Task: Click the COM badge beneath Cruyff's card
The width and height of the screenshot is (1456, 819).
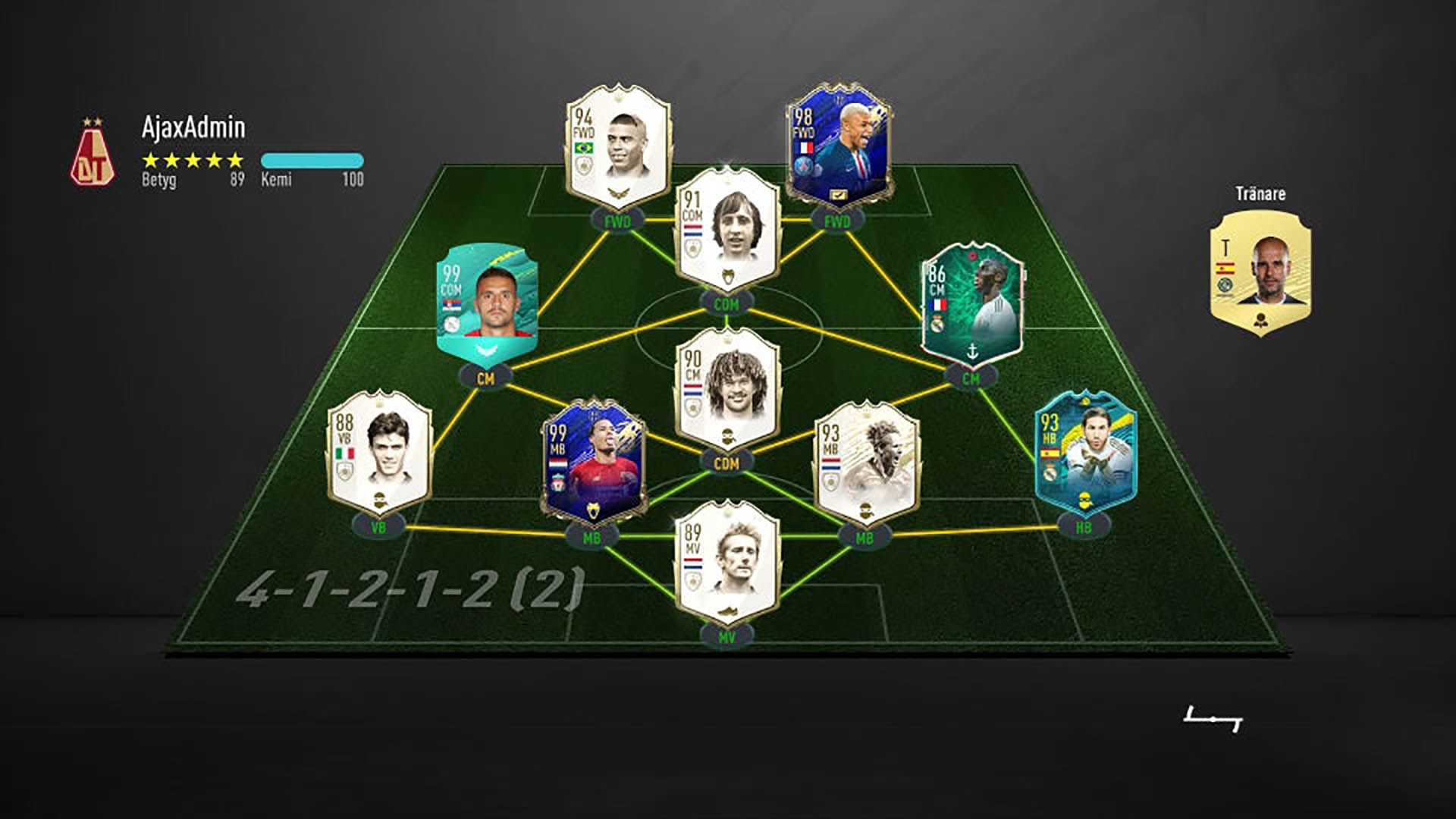Action: pyautogui.click(x=726, y=303)
